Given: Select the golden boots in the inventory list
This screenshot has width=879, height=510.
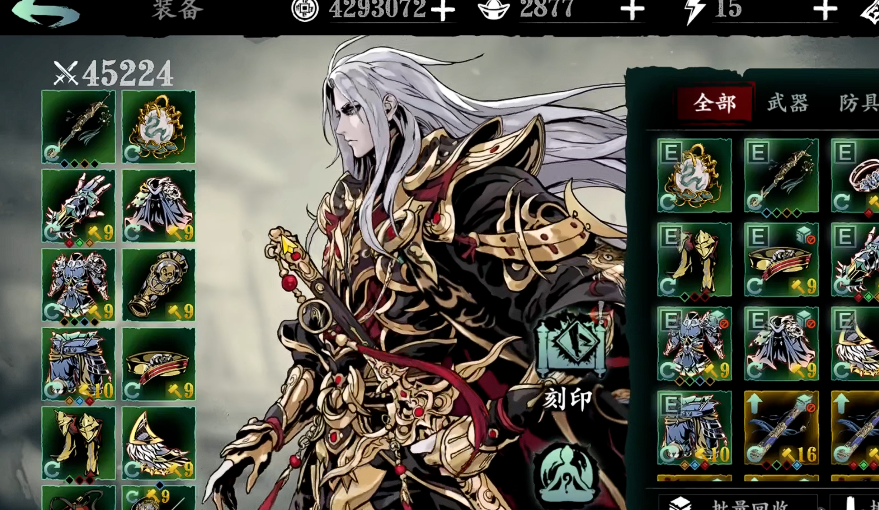Looking at the screenshot, I should tap(695, 260).
